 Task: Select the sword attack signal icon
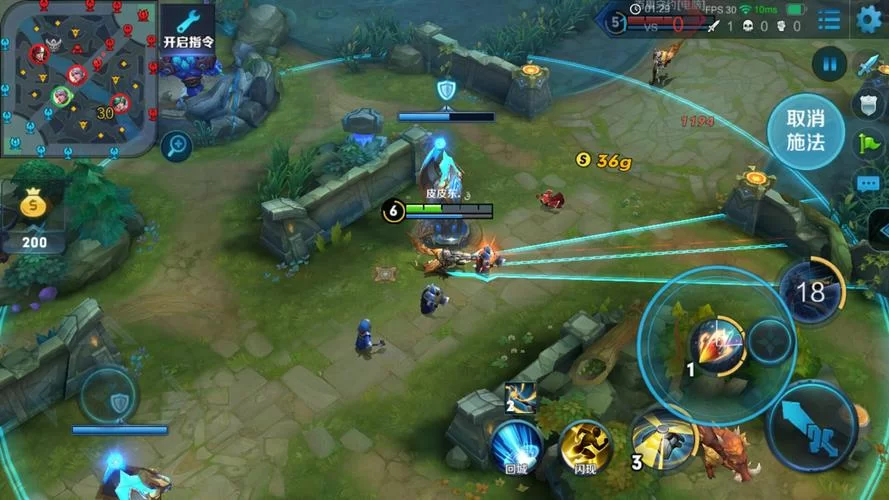[x=868, y=65]
